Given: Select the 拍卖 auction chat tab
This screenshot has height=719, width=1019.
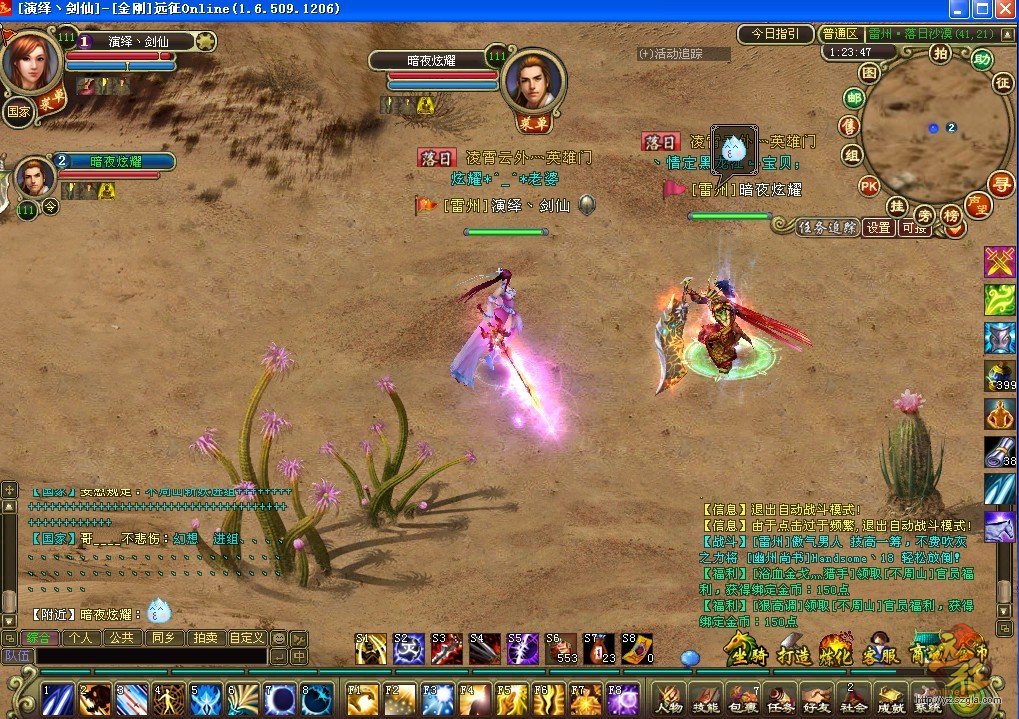Looking at the screenshot, I should [x=206, y=637].
